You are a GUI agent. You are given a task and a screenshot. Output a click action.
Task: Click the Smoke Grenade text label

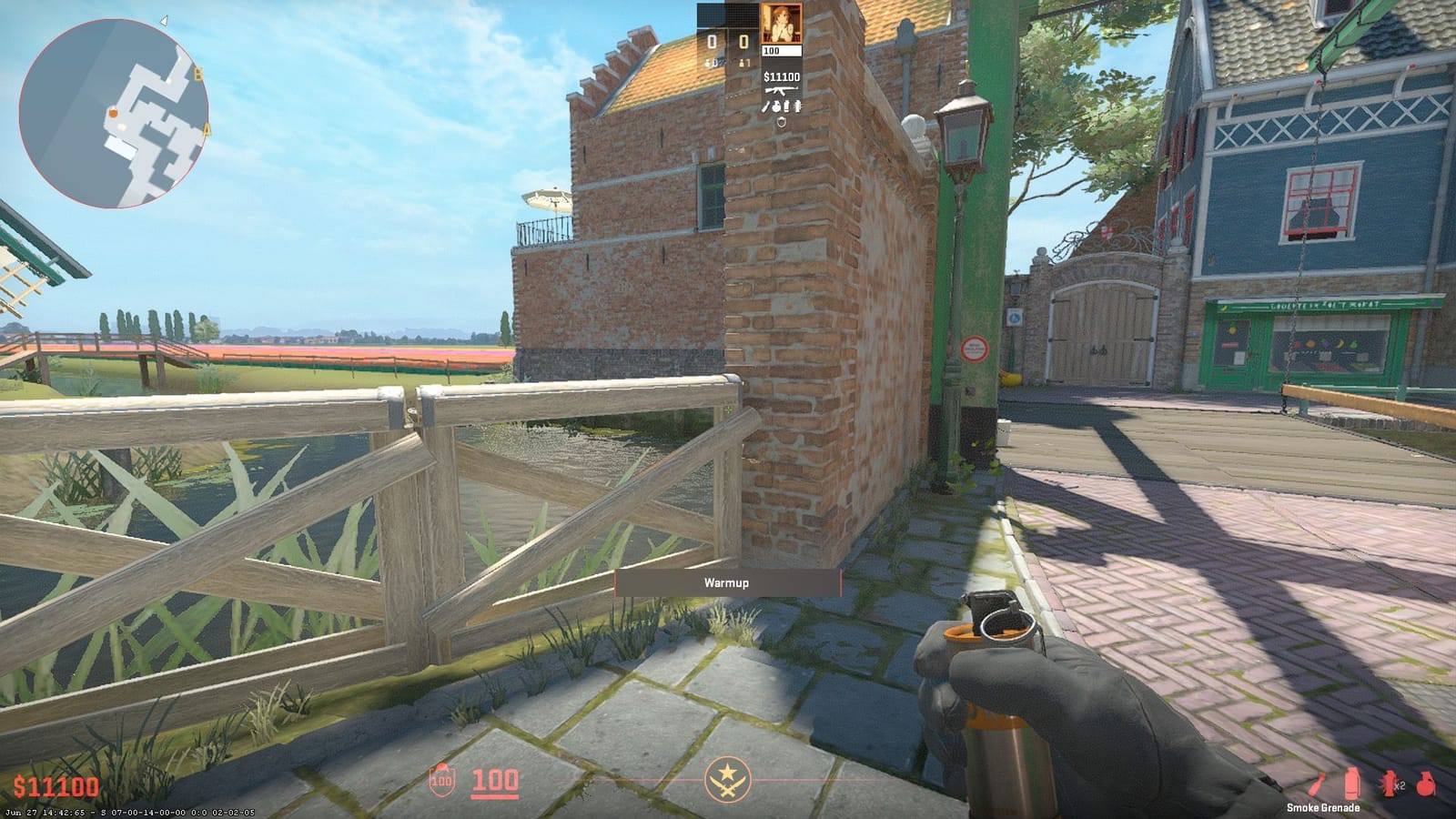click(1323, 807)
